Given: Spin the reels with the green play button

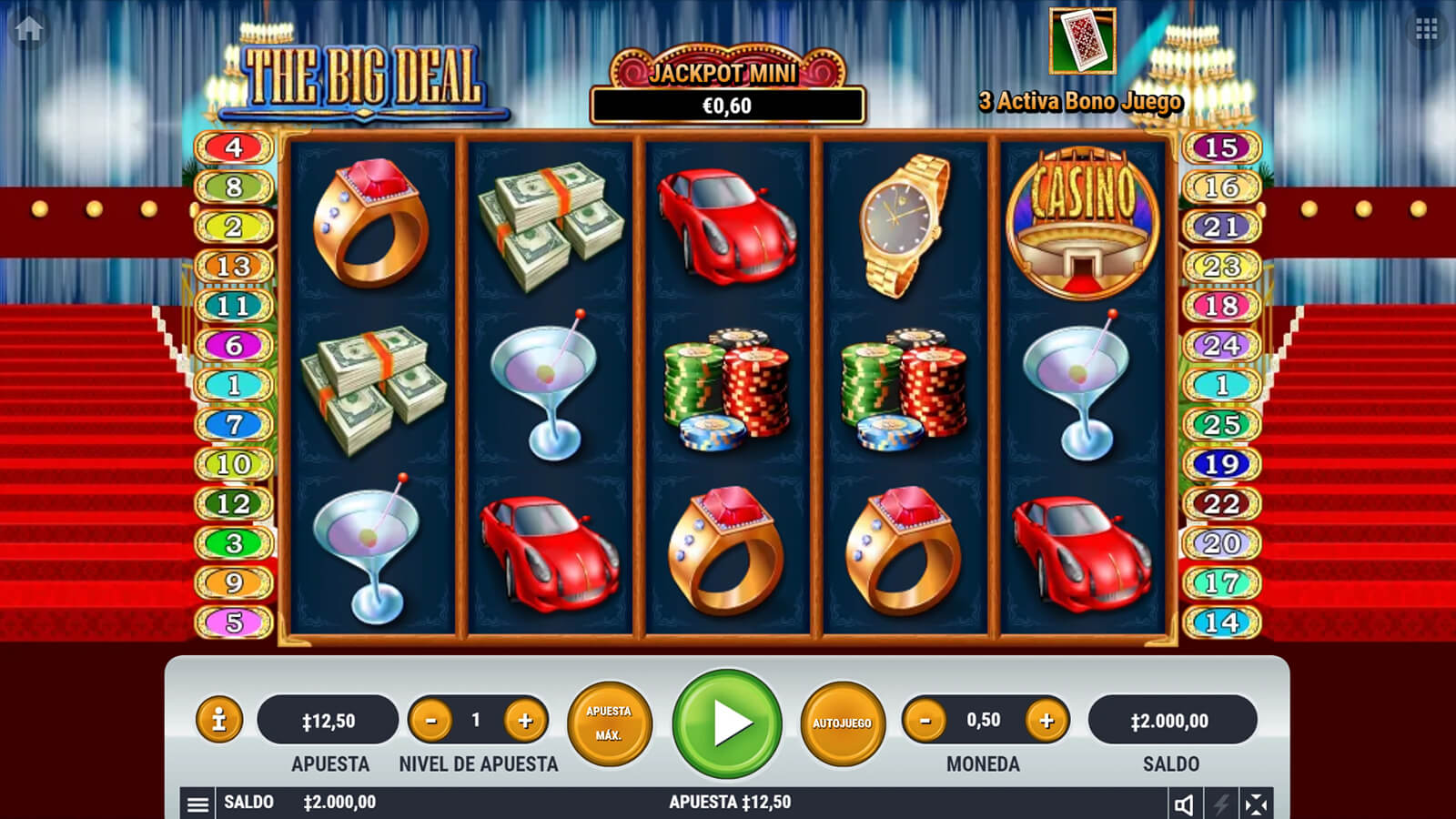Looking at the screenshot, I should [x=727, y=723].
